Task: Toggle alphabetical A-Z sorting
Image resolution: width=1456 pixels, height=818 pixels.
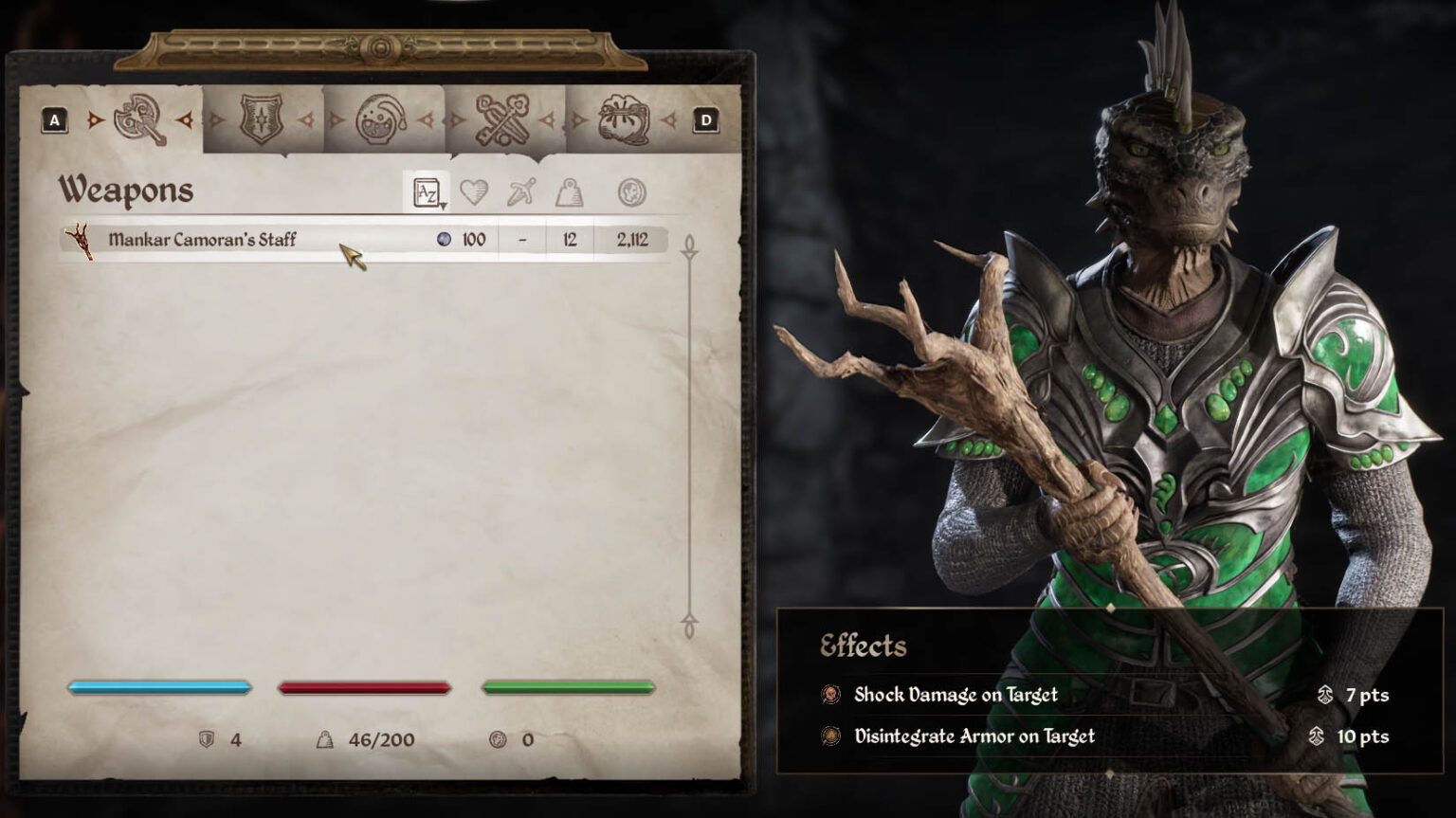Action: tap(425, 190)
